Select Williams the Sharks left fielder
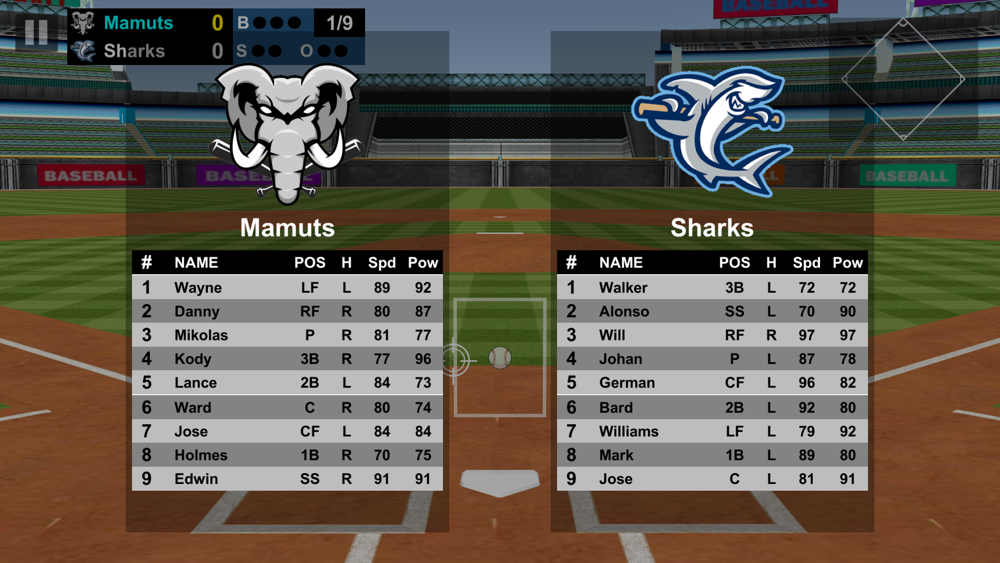Screen dimensions: 1000x563 click(x=712, y=432)
